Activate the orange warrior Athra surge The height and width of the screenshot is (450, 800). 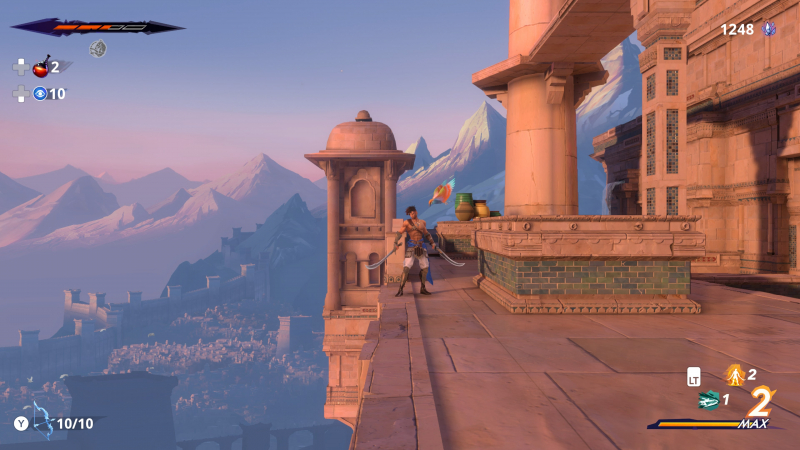click(x=735, y=375)
